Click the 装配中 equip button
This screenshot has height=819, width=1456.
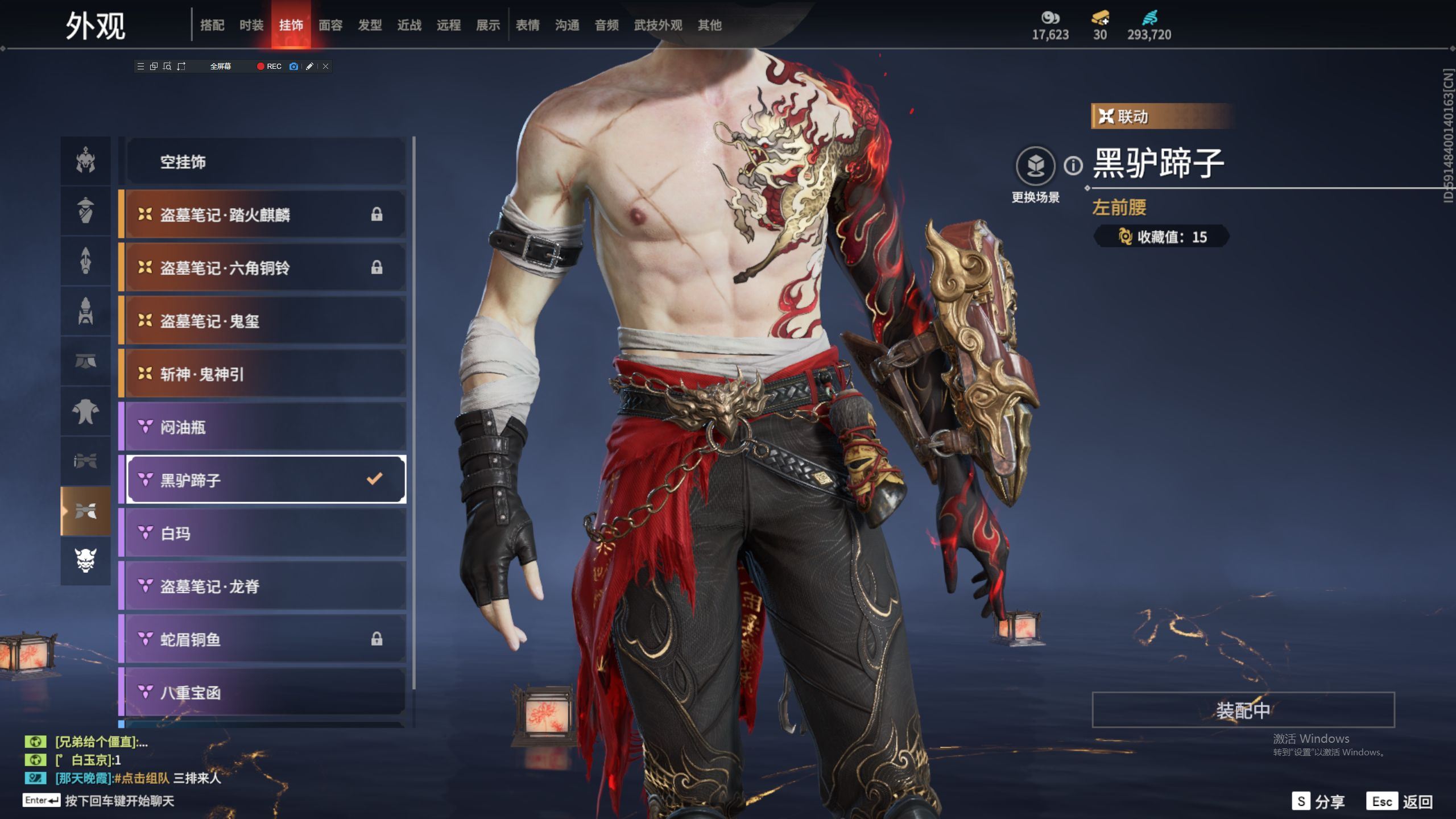(x=1243, y=710)
